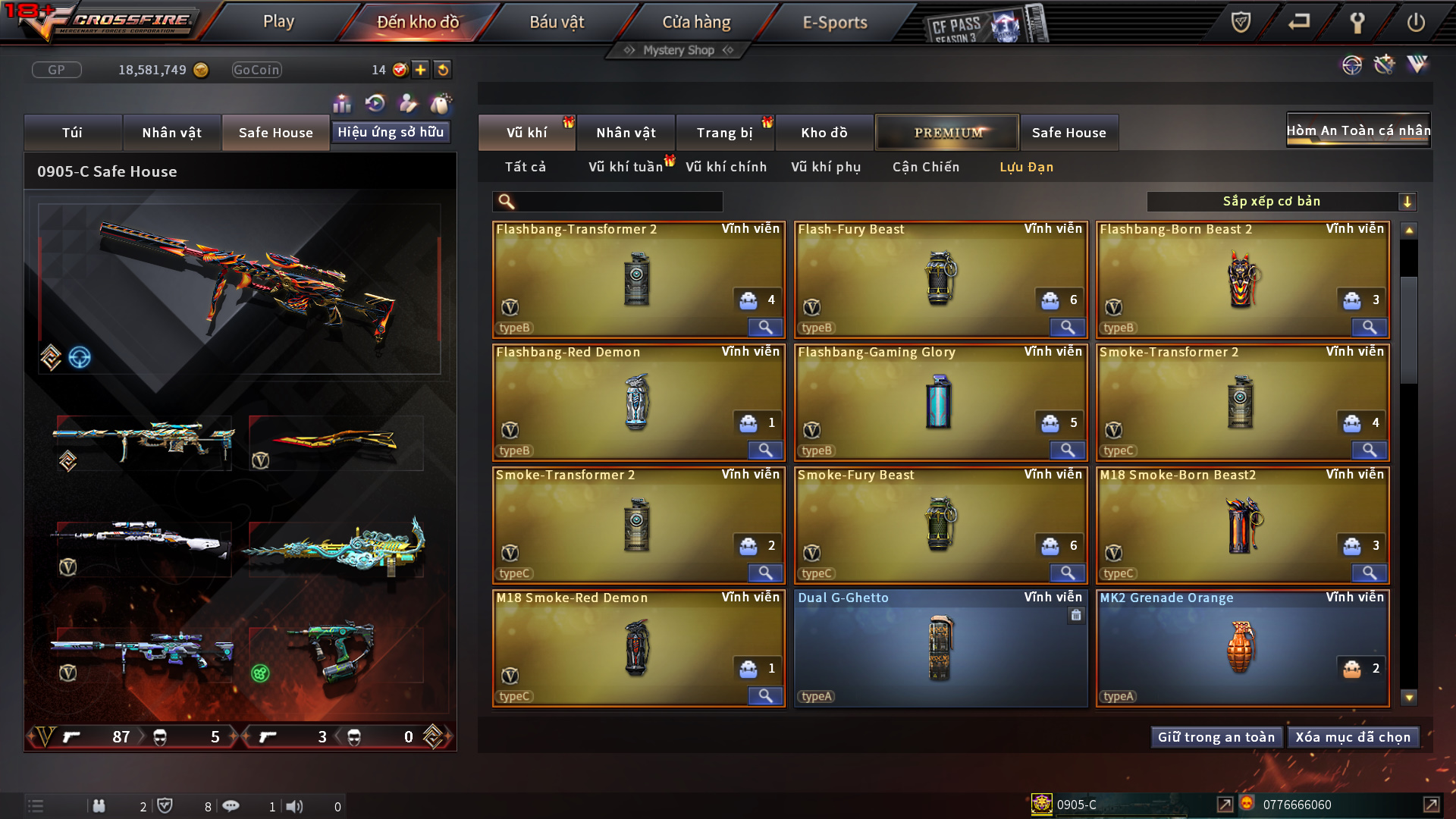Open the Báu vật menu
The height and width of the screenshot is (819, 1456).
click(x=557, y=22)
